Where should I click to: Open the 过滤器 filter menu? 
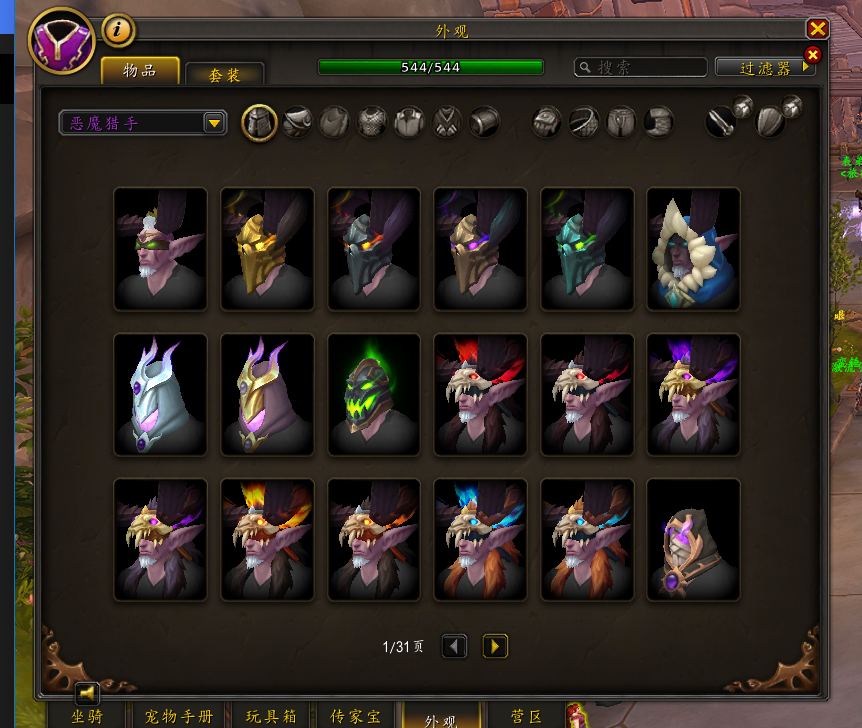pos(766,67)
